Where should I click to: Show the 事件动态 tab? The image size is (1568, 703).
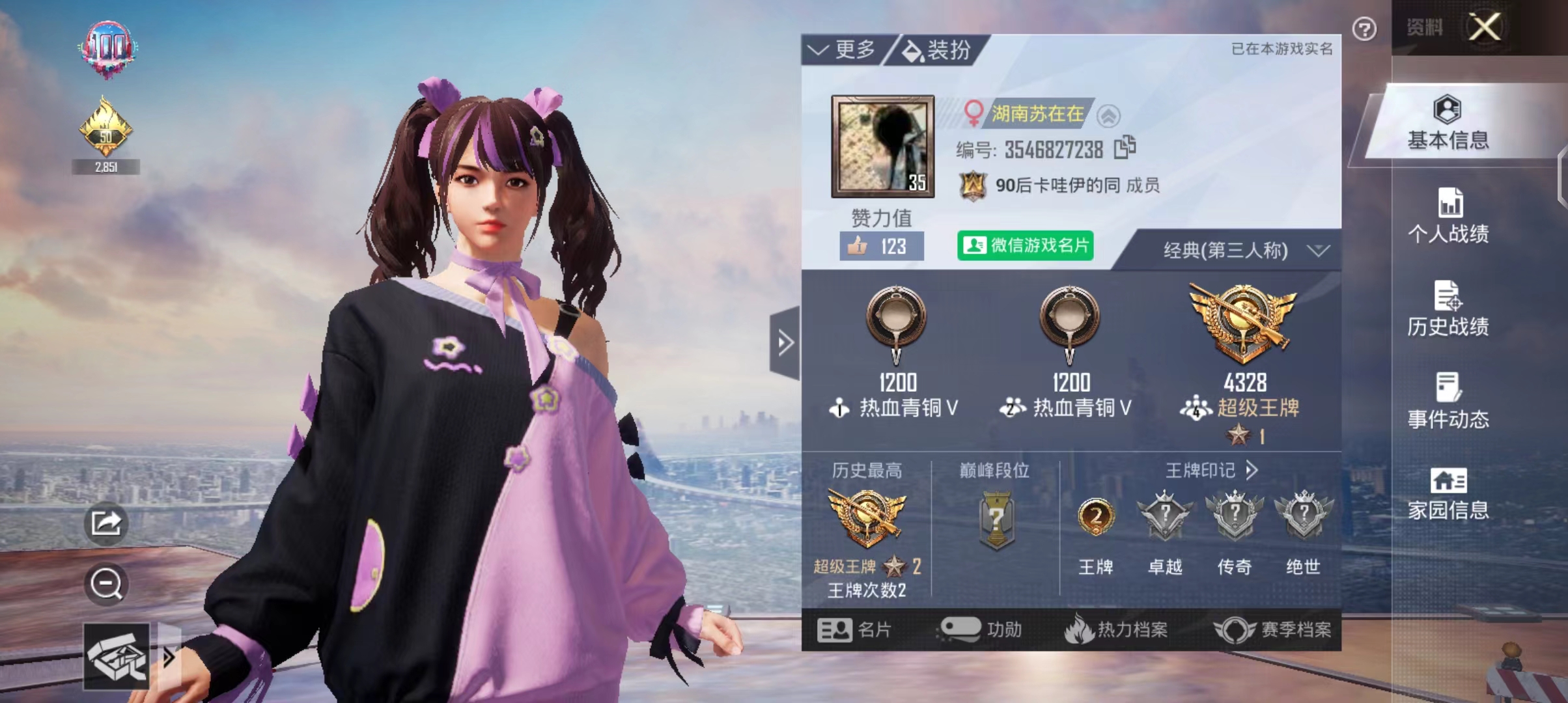1448,402
